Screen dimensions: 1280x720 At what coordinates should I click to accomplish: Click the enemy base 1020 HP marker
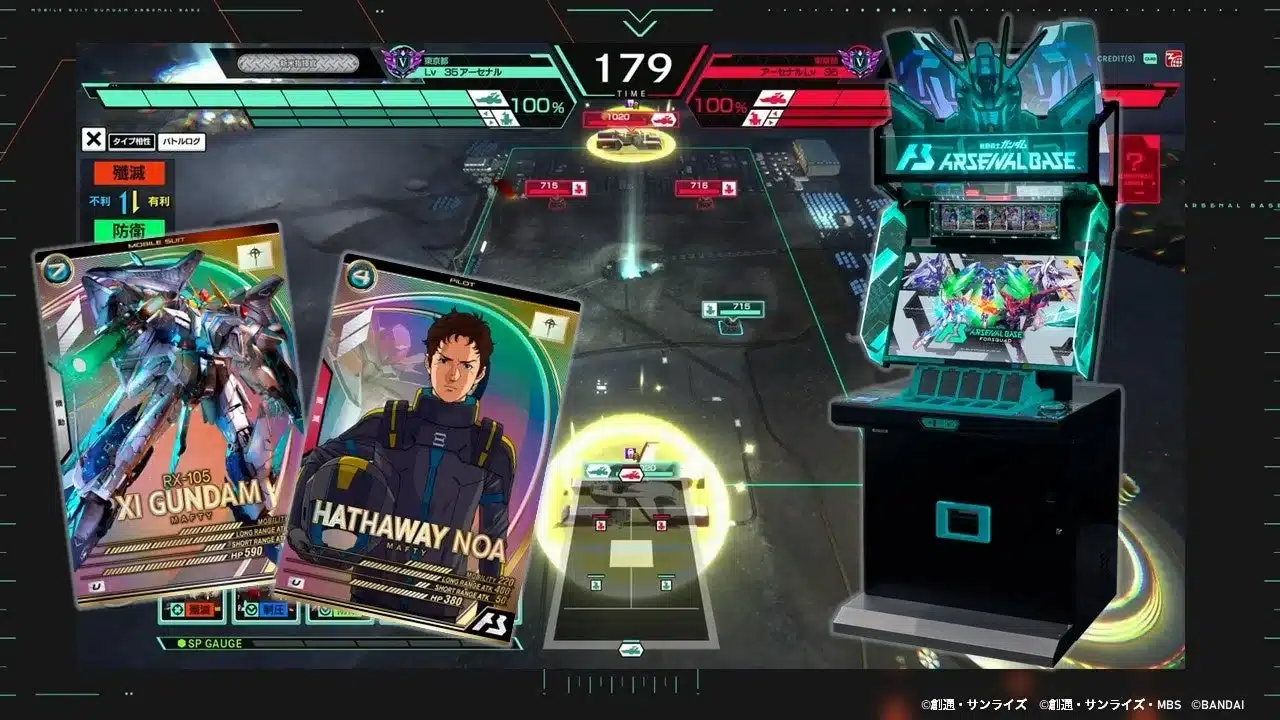[618, 115]
